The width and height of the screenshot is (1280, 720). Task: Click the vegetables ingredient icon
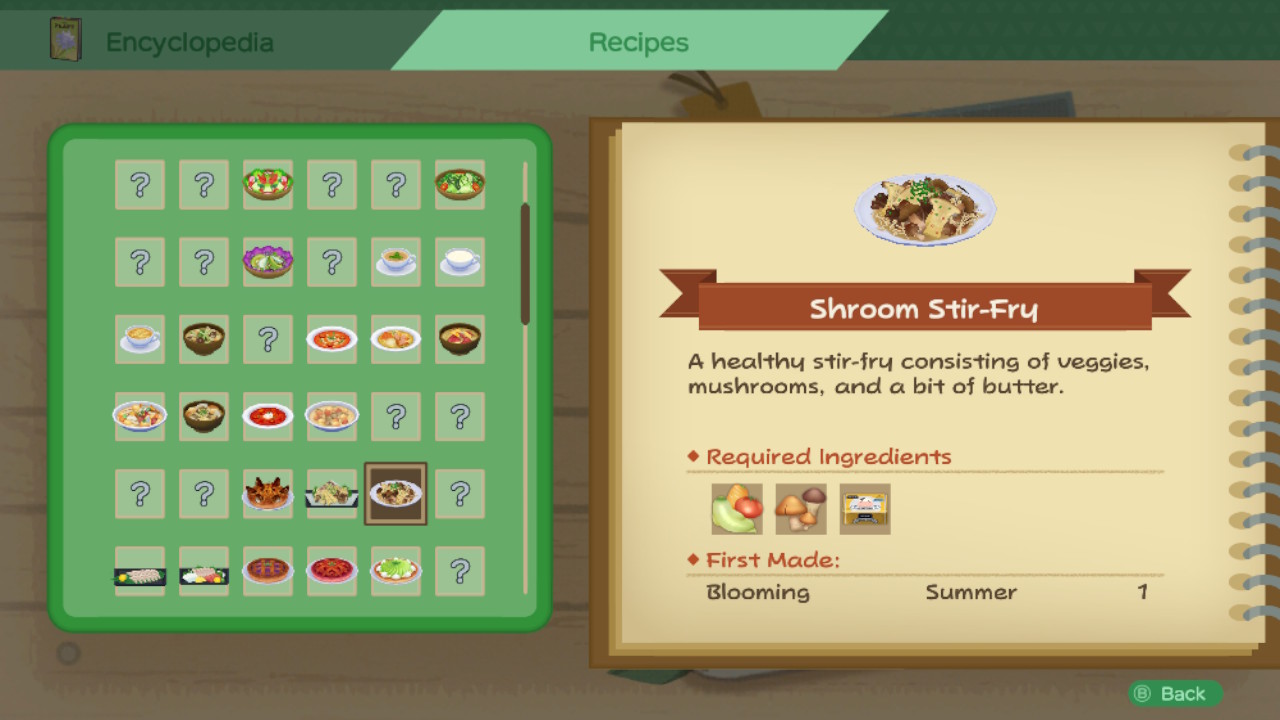tap(736, 508)
